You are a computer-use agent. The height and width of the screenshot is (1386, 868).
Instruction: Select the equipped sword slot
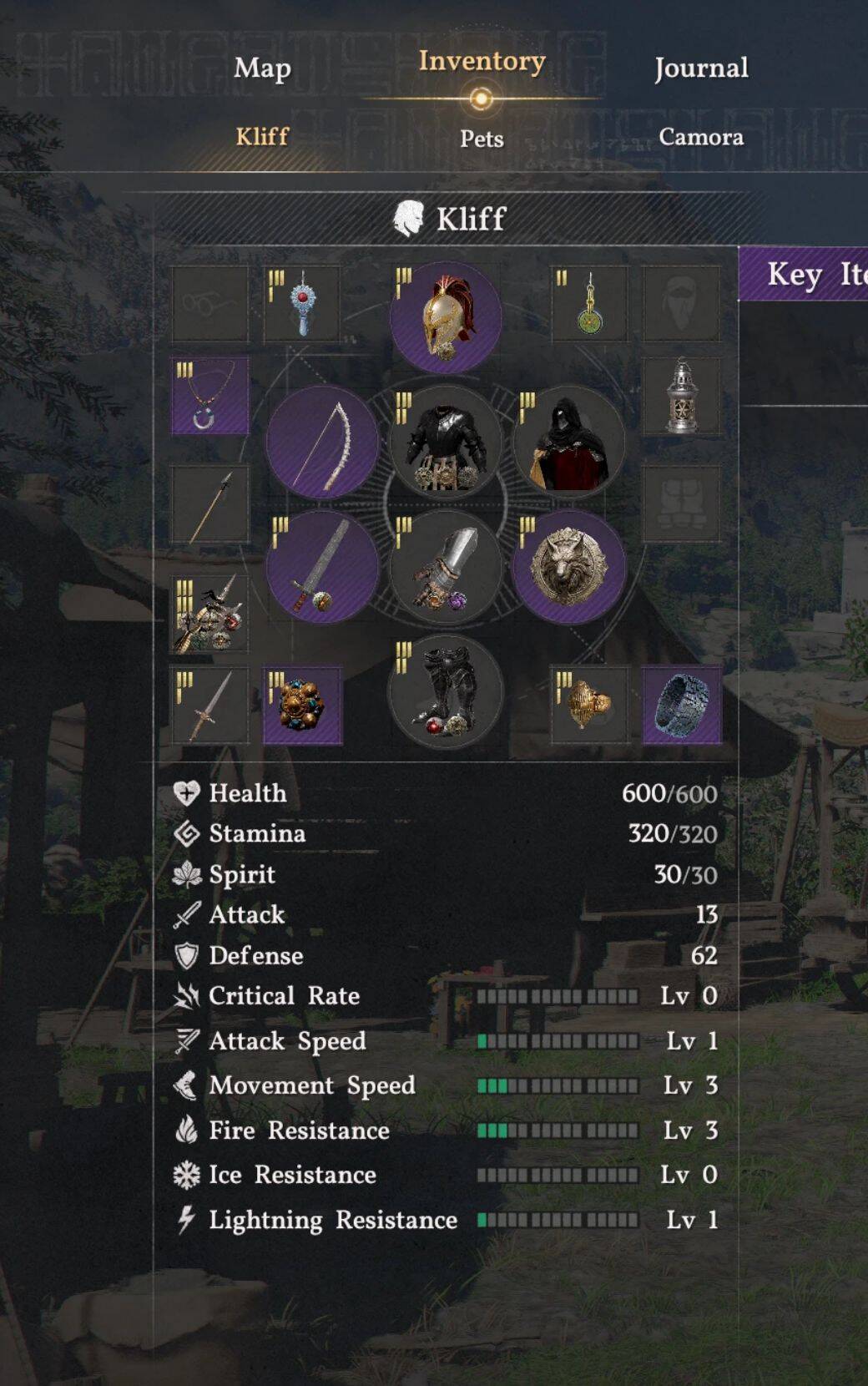[x=322, y=568]
